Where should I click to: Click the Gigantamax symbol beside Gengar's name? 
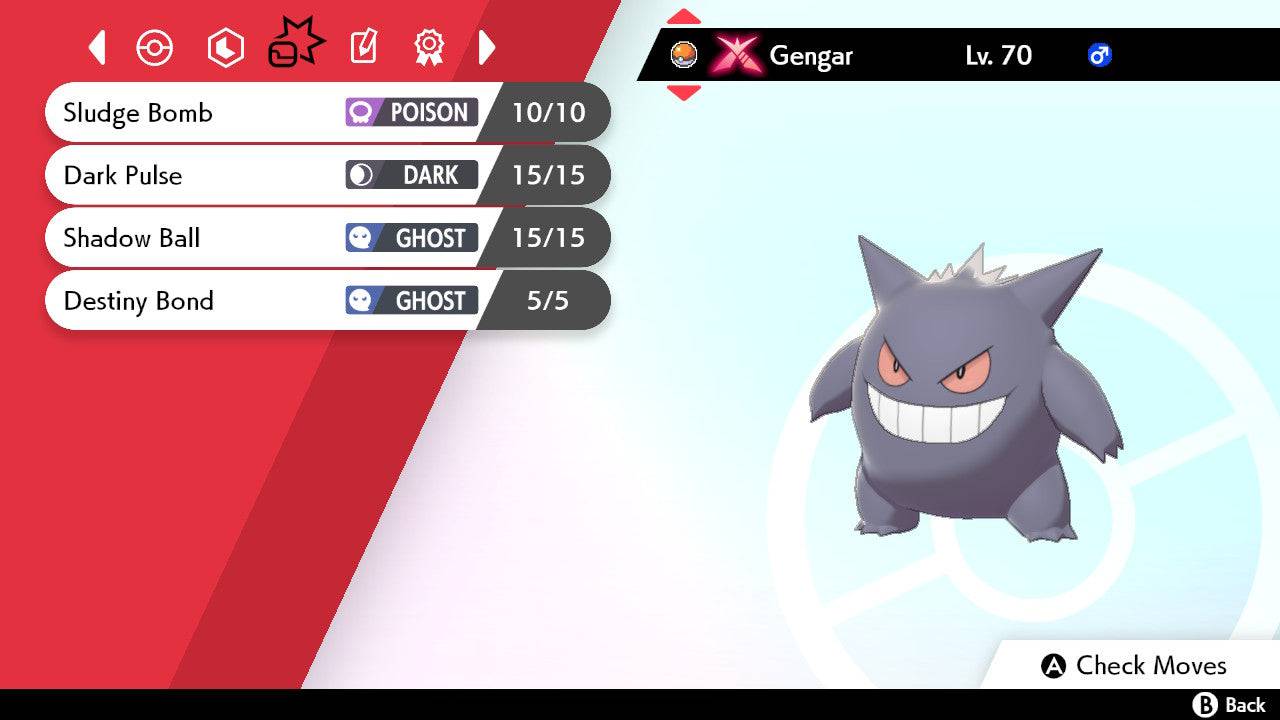[x=735, y=56]
